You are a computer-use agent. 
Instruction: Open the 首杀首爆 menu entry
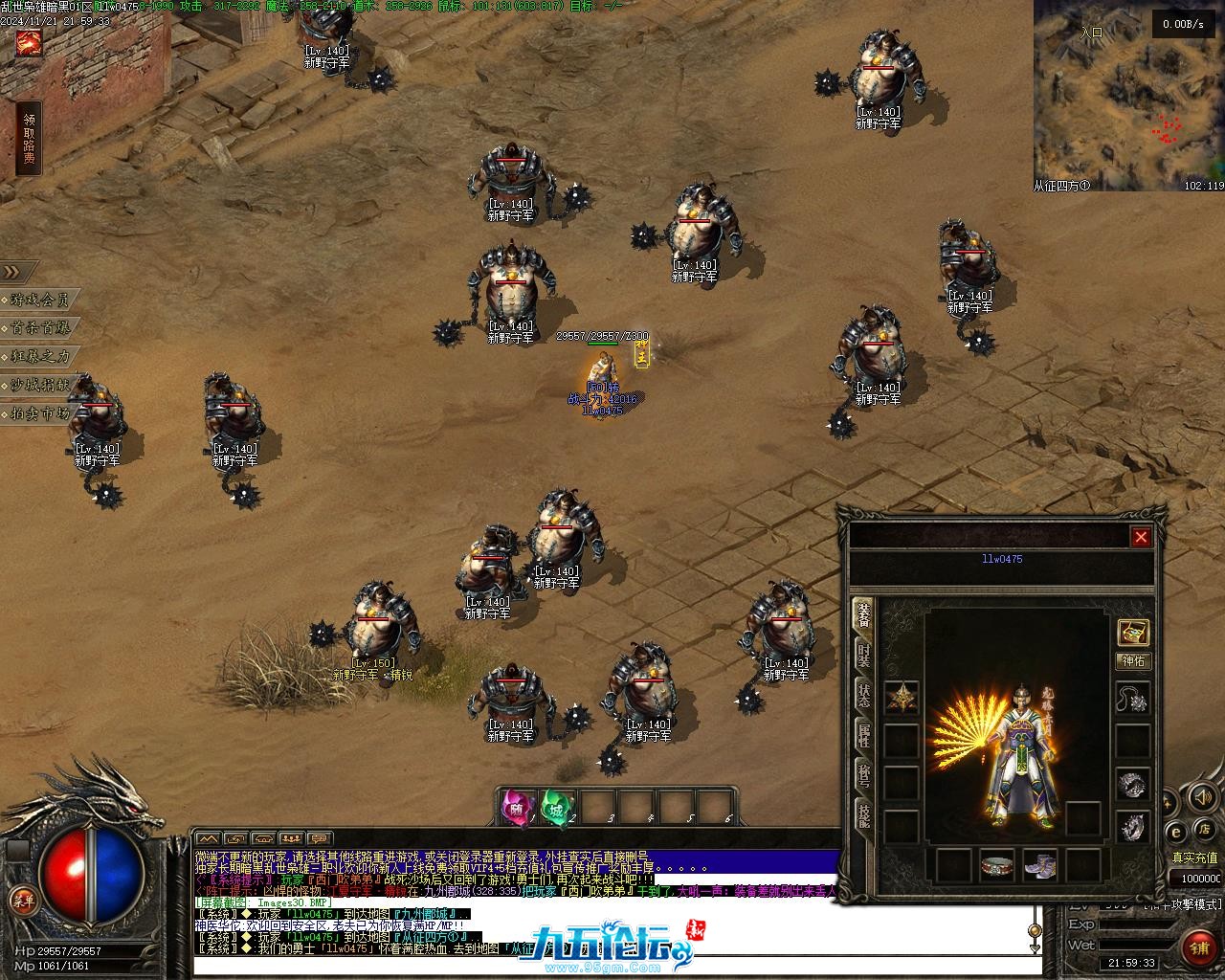40,328
